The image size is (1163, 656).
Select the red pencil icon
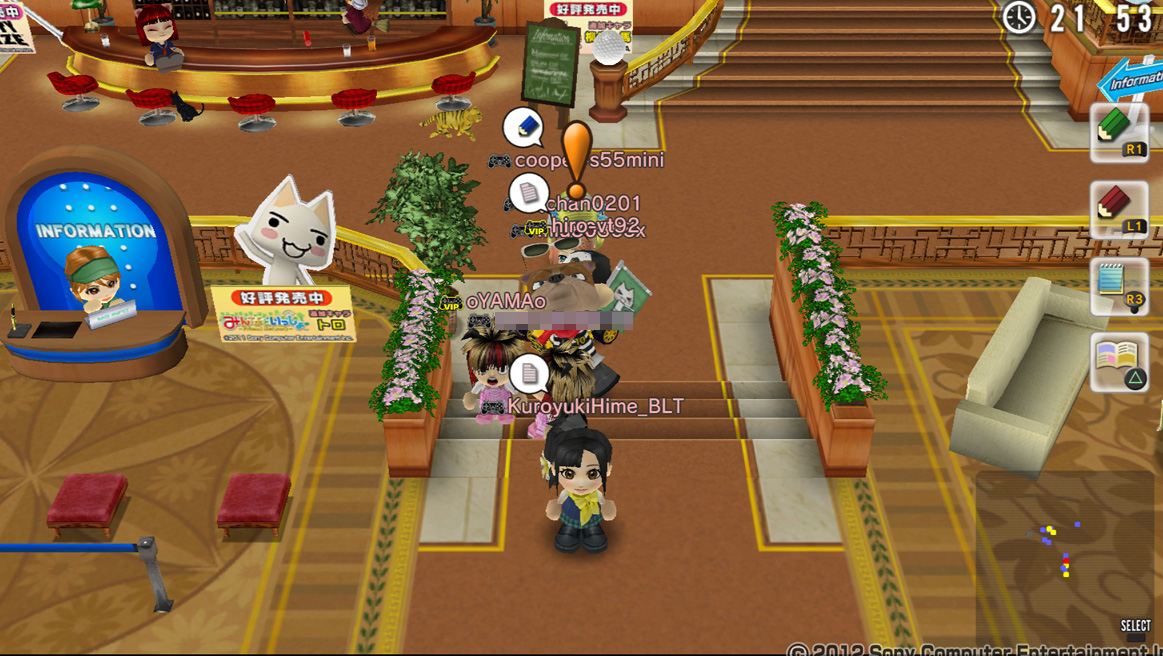pos(1118,208)
